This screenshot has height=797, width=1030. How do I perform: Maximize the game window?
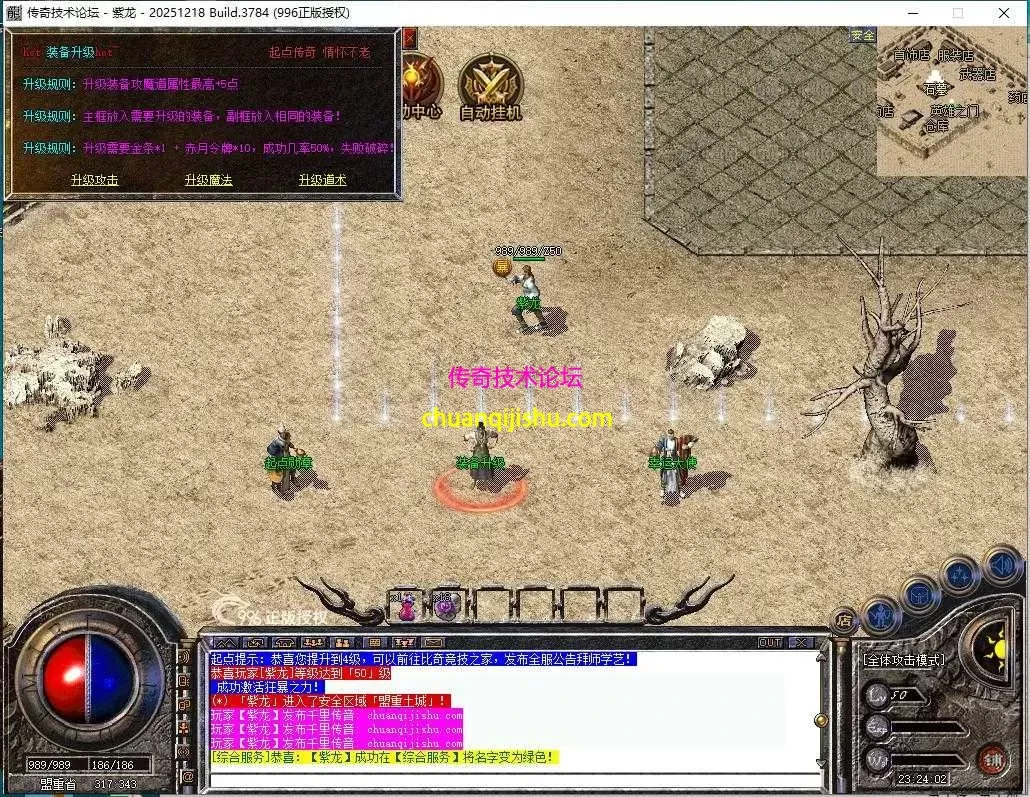click(957, 13)
